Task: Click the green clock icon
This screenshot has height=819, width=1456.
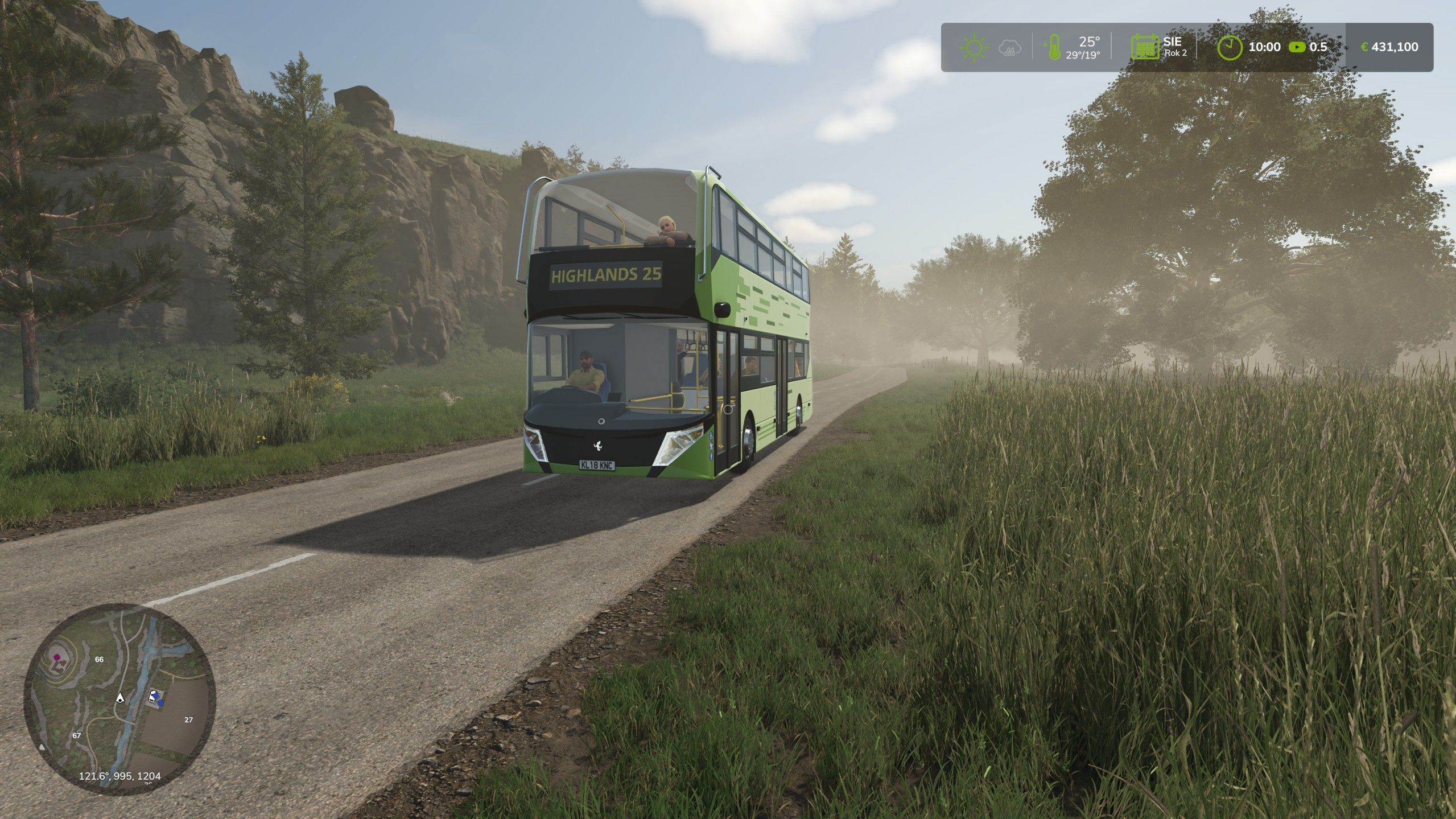Action: tap(1230, 47)
